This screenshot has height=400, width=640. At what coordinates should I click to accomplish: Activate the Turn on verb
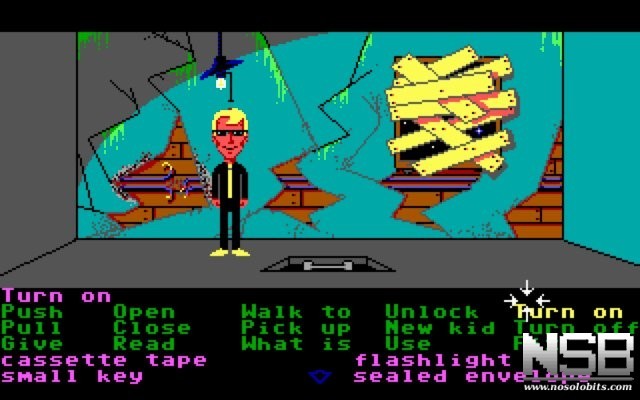pos(570,312)
